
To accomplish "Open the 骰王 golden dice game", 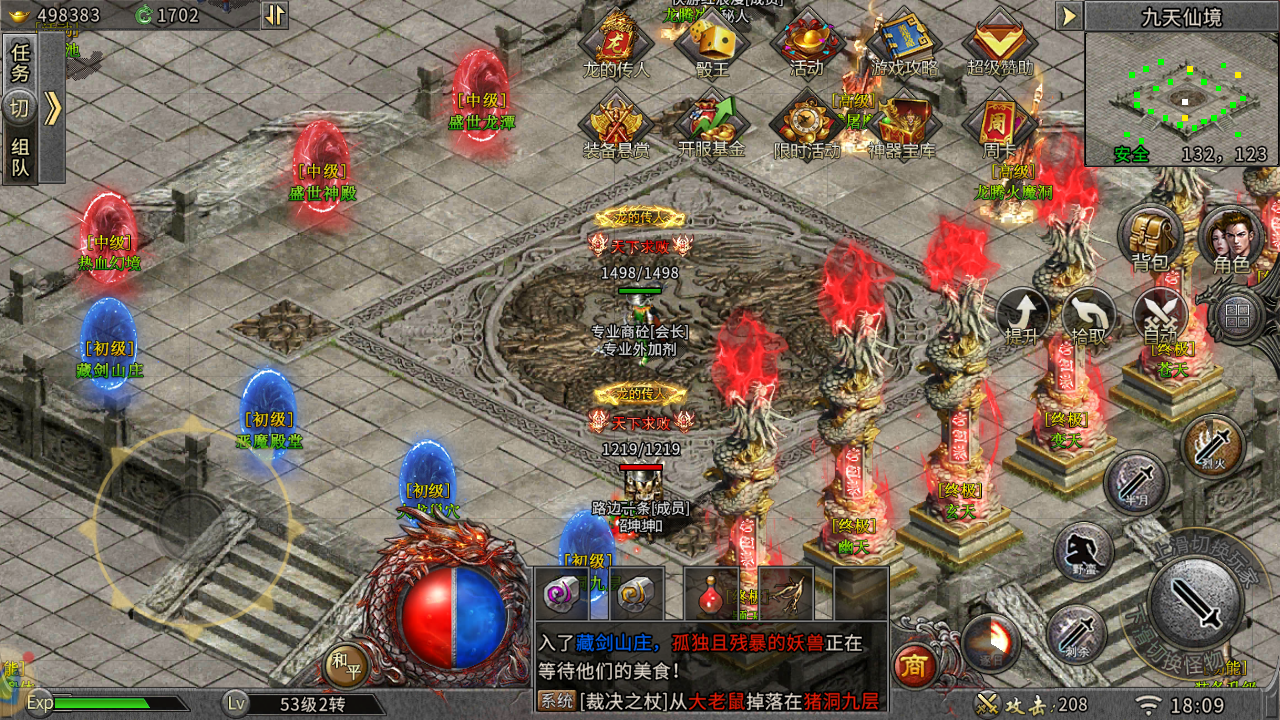I will tap(712, 42).
